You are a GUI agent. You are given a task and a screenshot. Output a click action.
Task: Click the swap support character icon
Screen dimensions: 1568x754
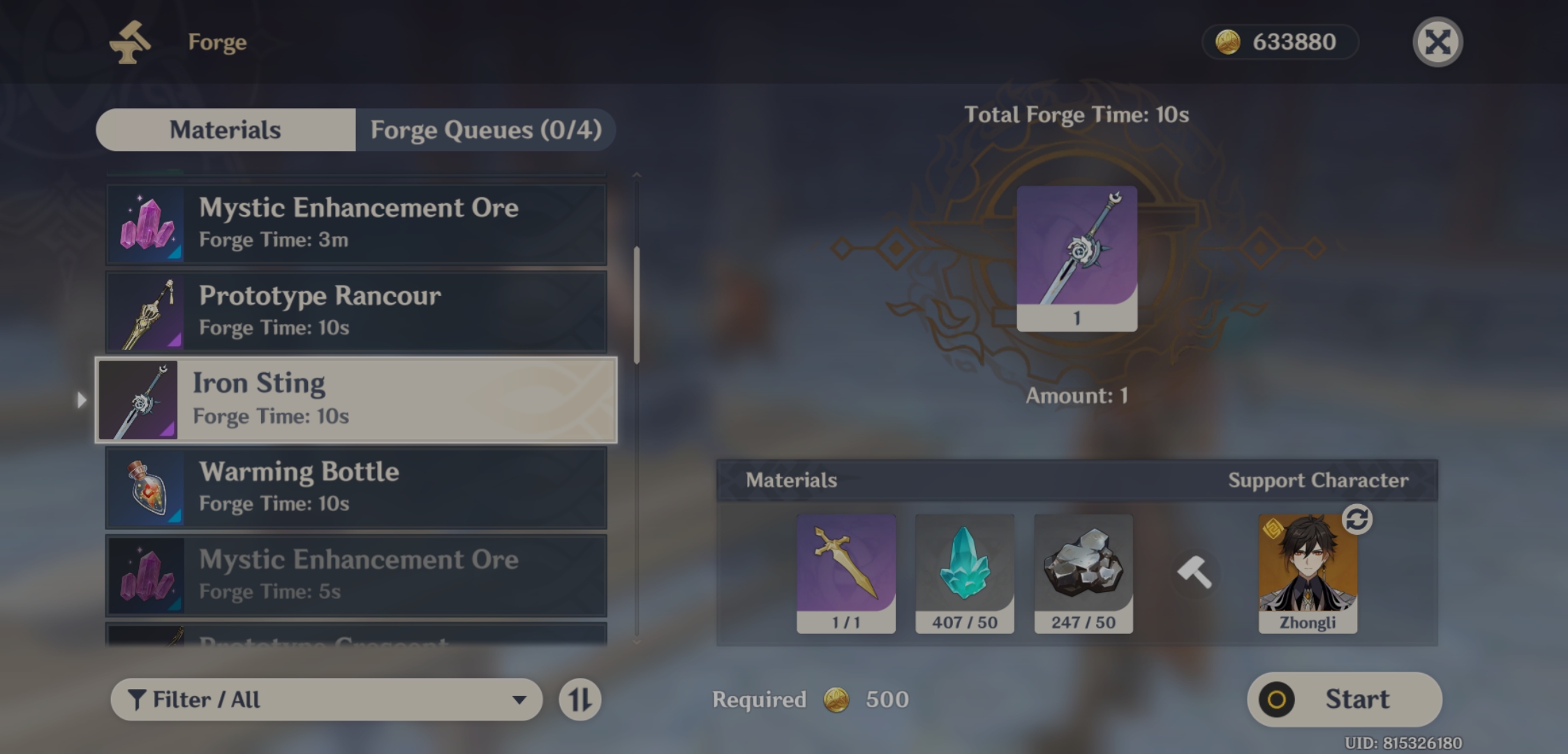pos(1356,519)
